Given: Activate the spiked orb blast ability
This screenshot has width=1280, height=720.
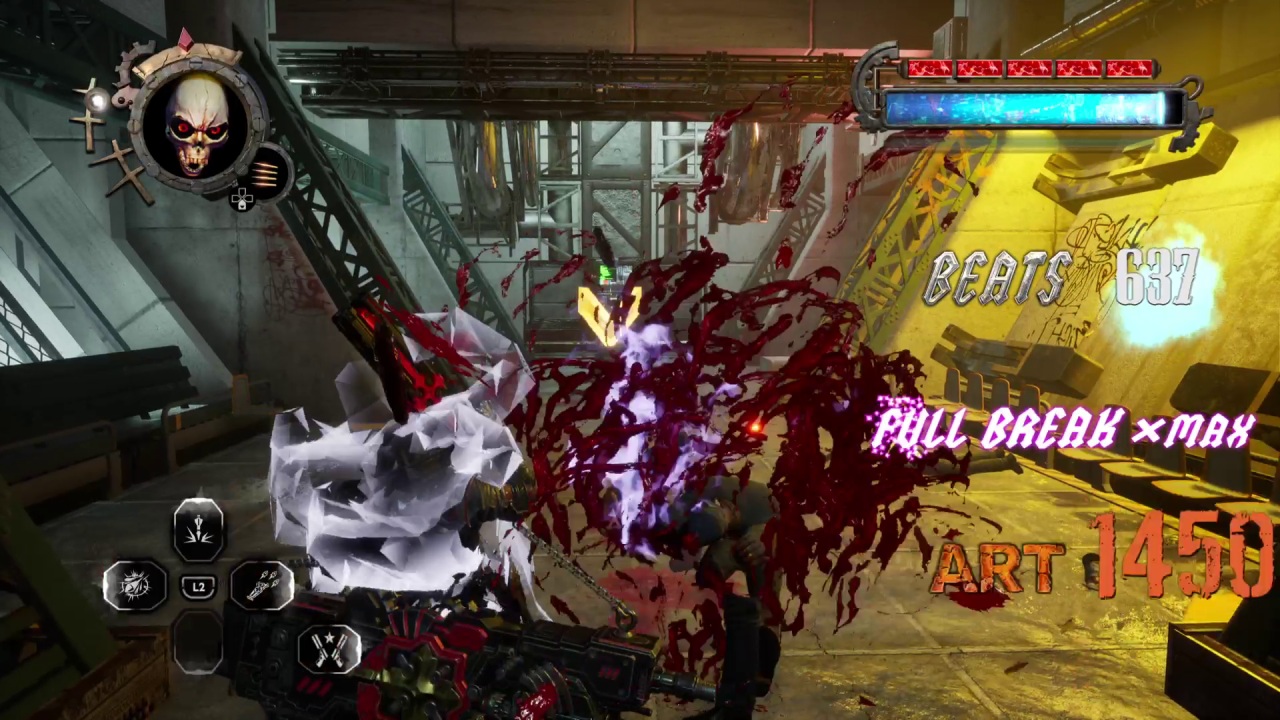Looking at the screenshot, I should 135,587.
